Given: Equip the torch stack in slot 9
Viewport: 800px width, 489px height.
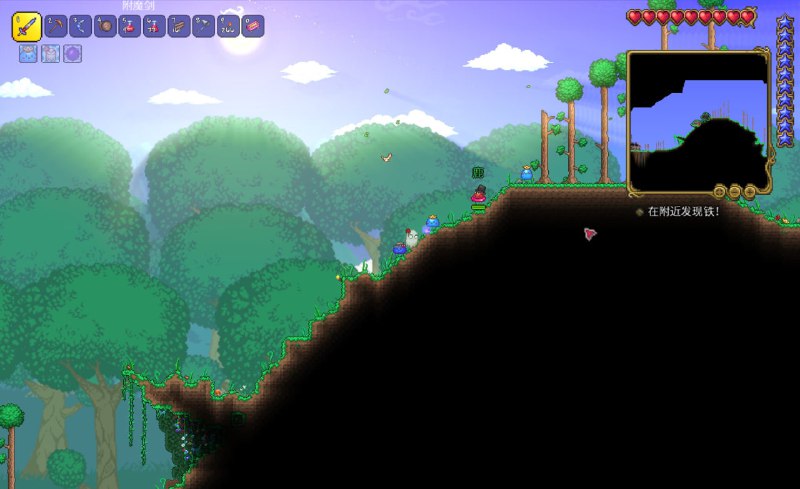Looking at the screenshot, I should (228, 26).
